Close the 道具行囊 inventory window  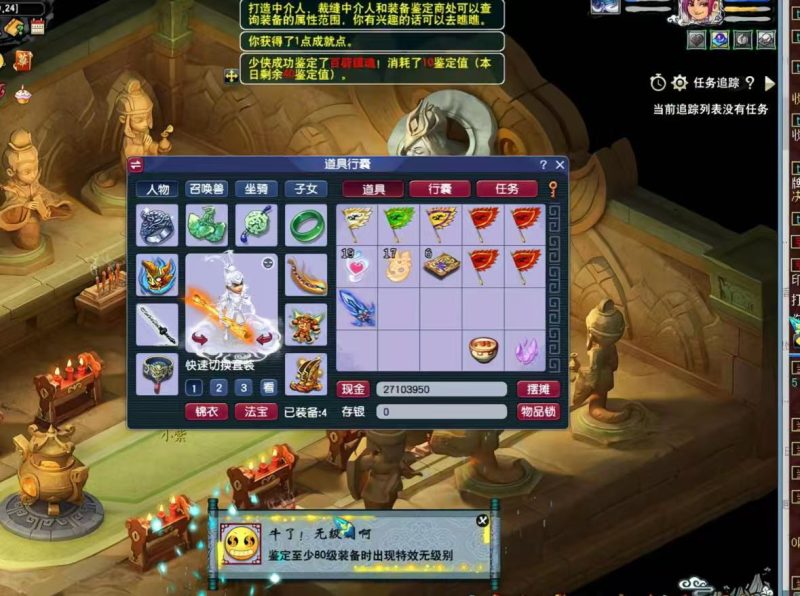(560, 165)
